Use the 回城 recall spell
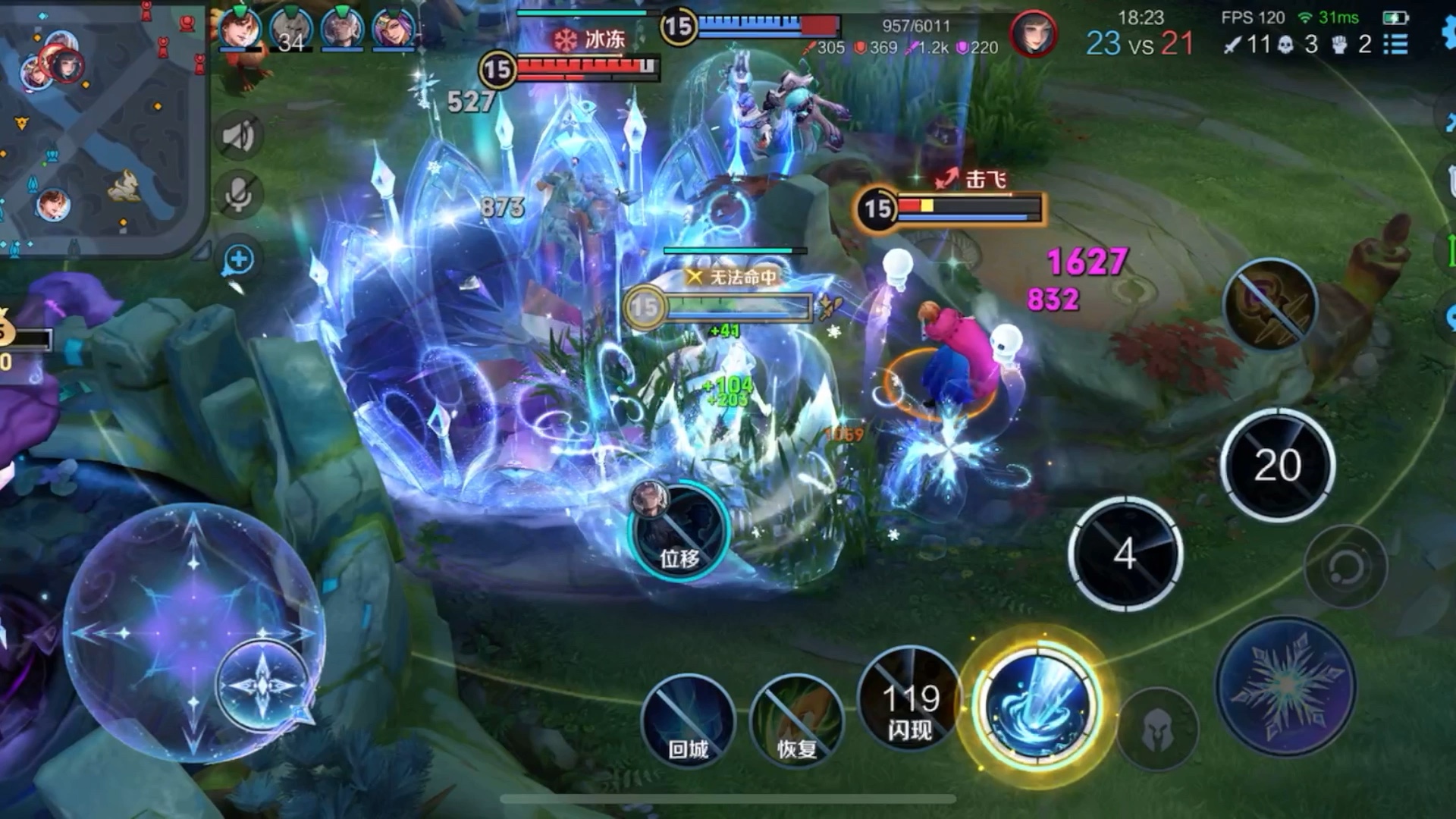This screenshot has height=819, width=1456. [x=688, y=720]
